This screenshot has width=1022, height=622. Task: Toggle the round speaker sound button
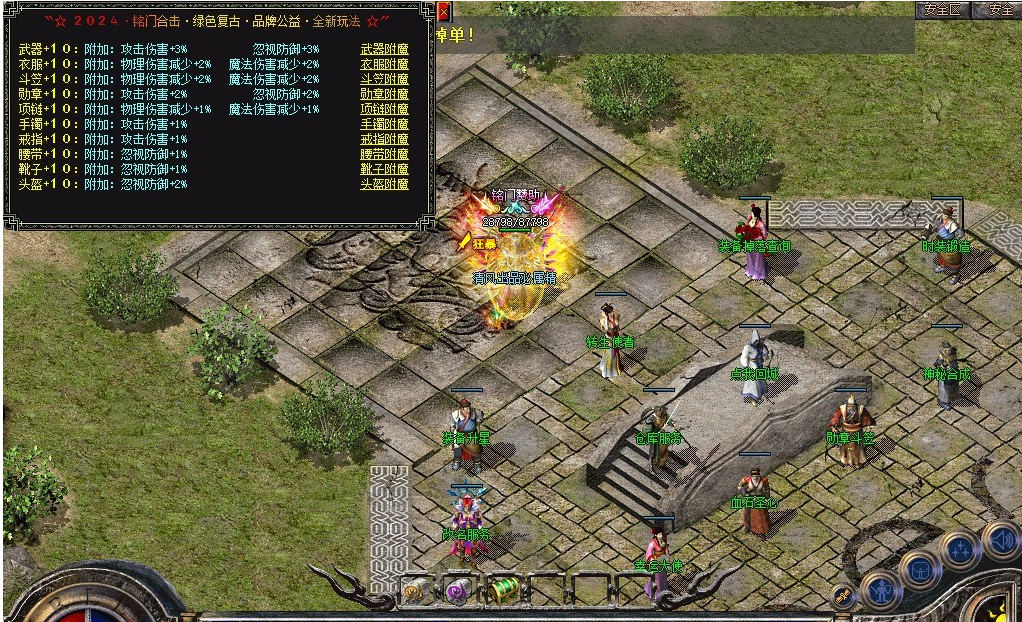pyautogui.click(x=1000, y=540)
